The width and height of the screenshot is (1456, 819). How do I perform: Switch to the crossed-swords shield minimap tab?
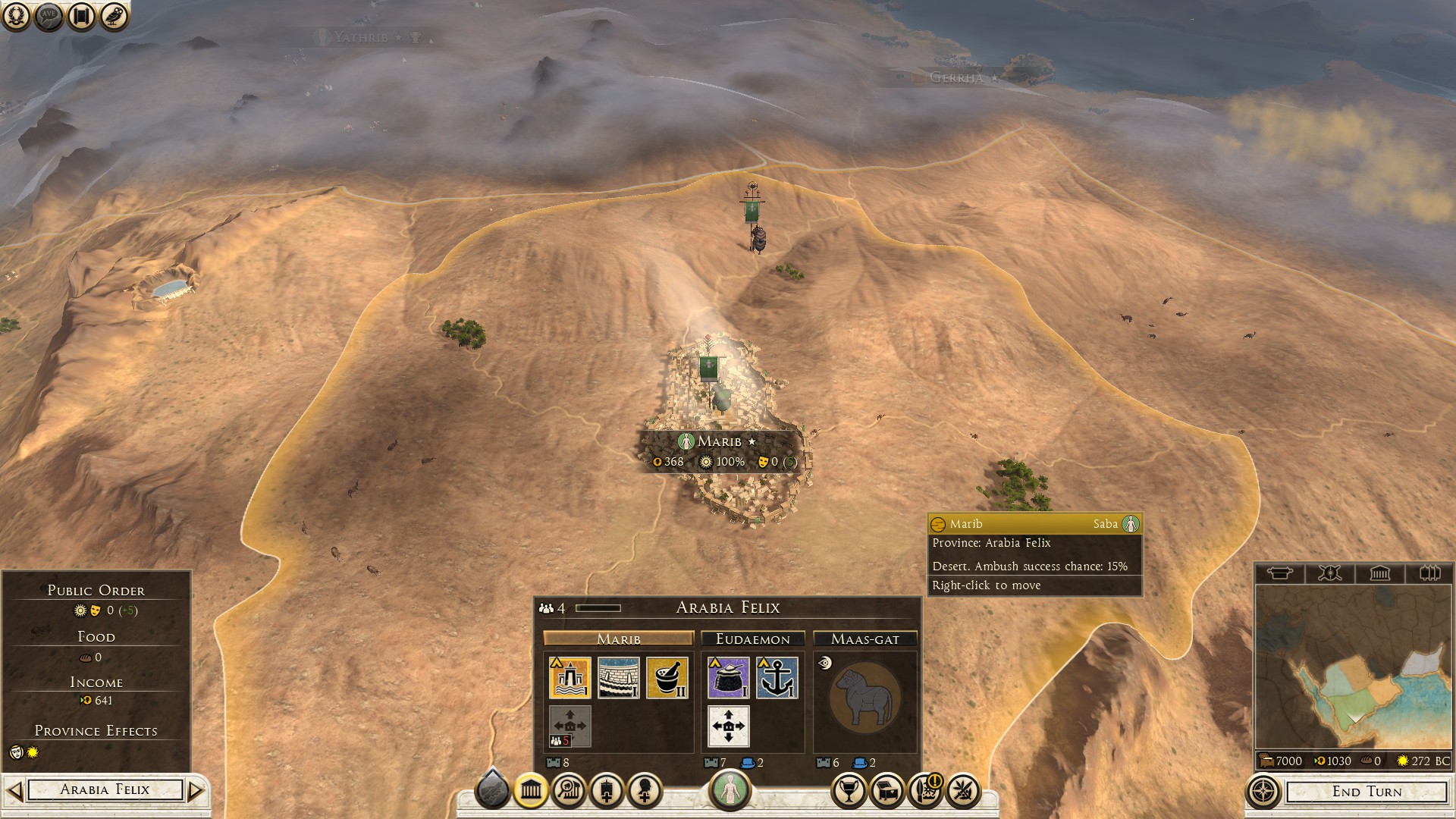pyautogui.click(x=1329, y=573)
